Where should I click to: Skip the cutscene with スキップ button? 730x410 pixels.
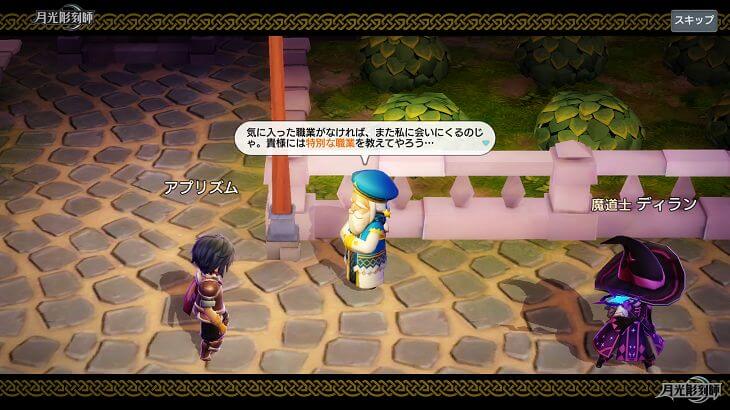tap(693, 20)
